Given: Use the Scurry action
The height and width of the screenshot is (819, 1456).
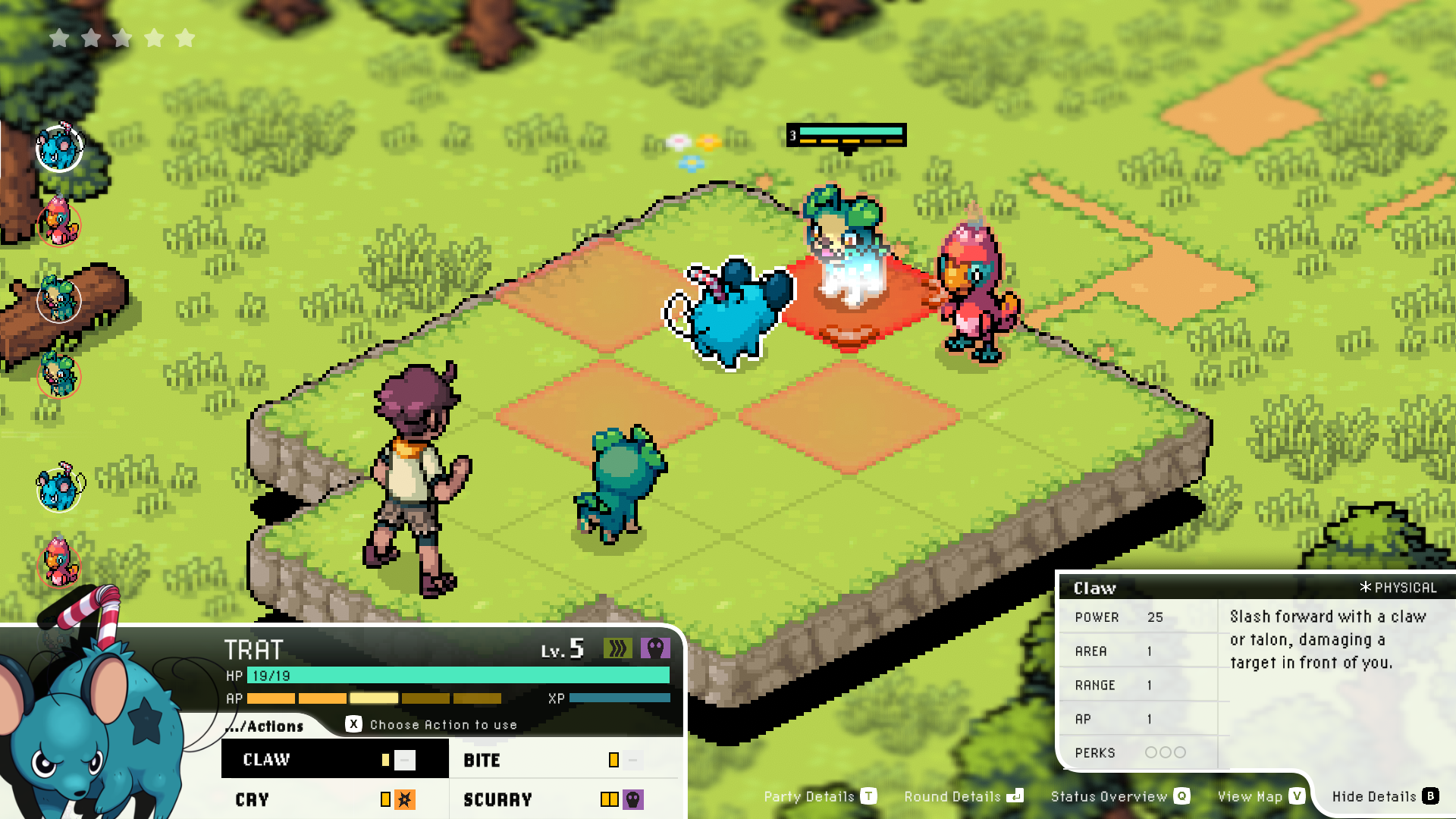Looking at the screenshot, I should pos(561,799).
